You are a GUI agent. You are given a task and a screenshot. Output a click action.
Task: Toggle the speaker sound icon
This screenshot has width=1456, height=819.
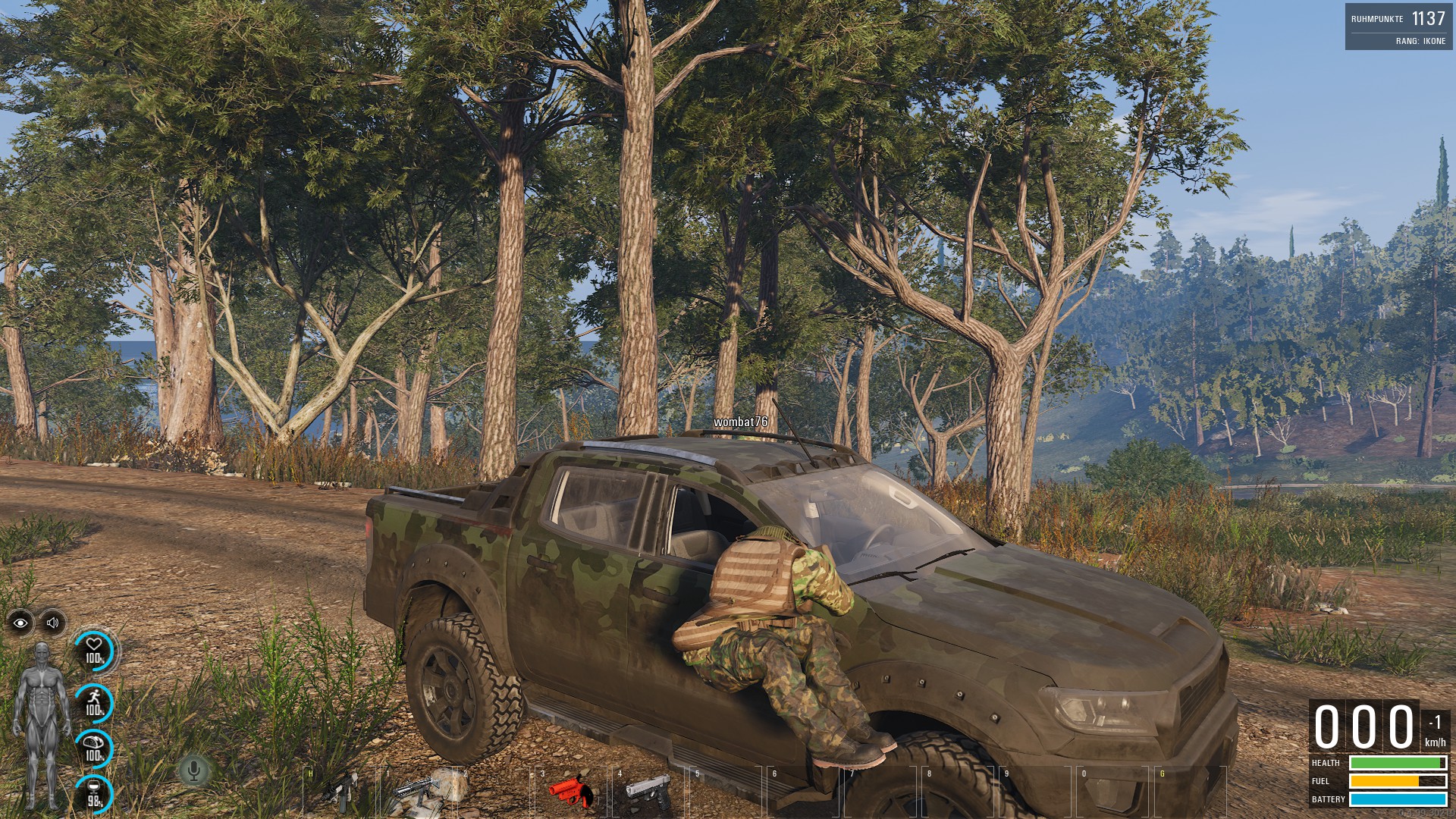[52, 623]
